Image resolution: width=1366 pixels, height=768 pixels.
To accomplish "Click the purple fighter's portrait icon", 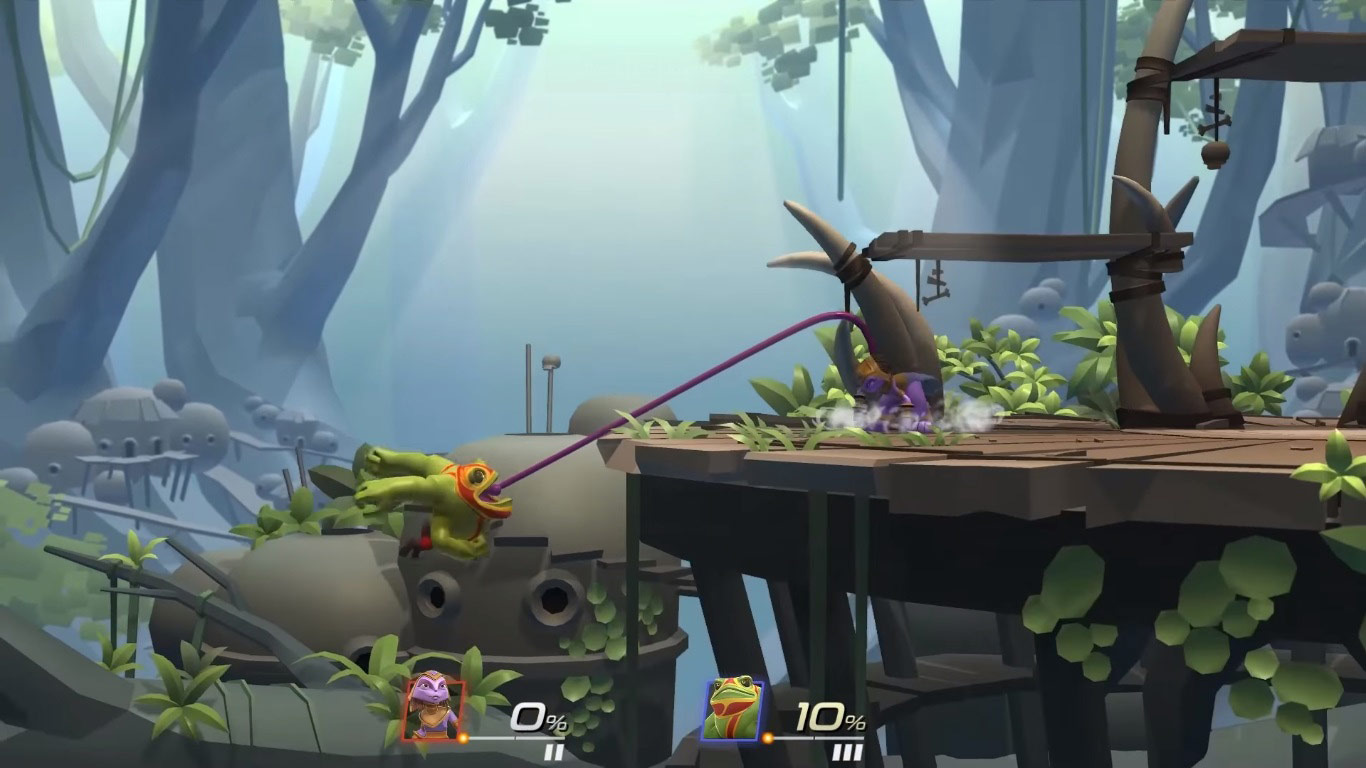I will click(433, 706).
